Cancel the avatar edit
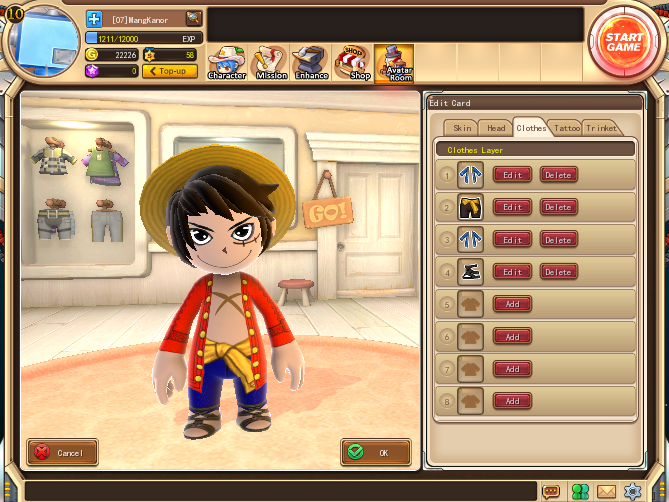The height and width of the screenshot is (502, 669). pos(62,452)
